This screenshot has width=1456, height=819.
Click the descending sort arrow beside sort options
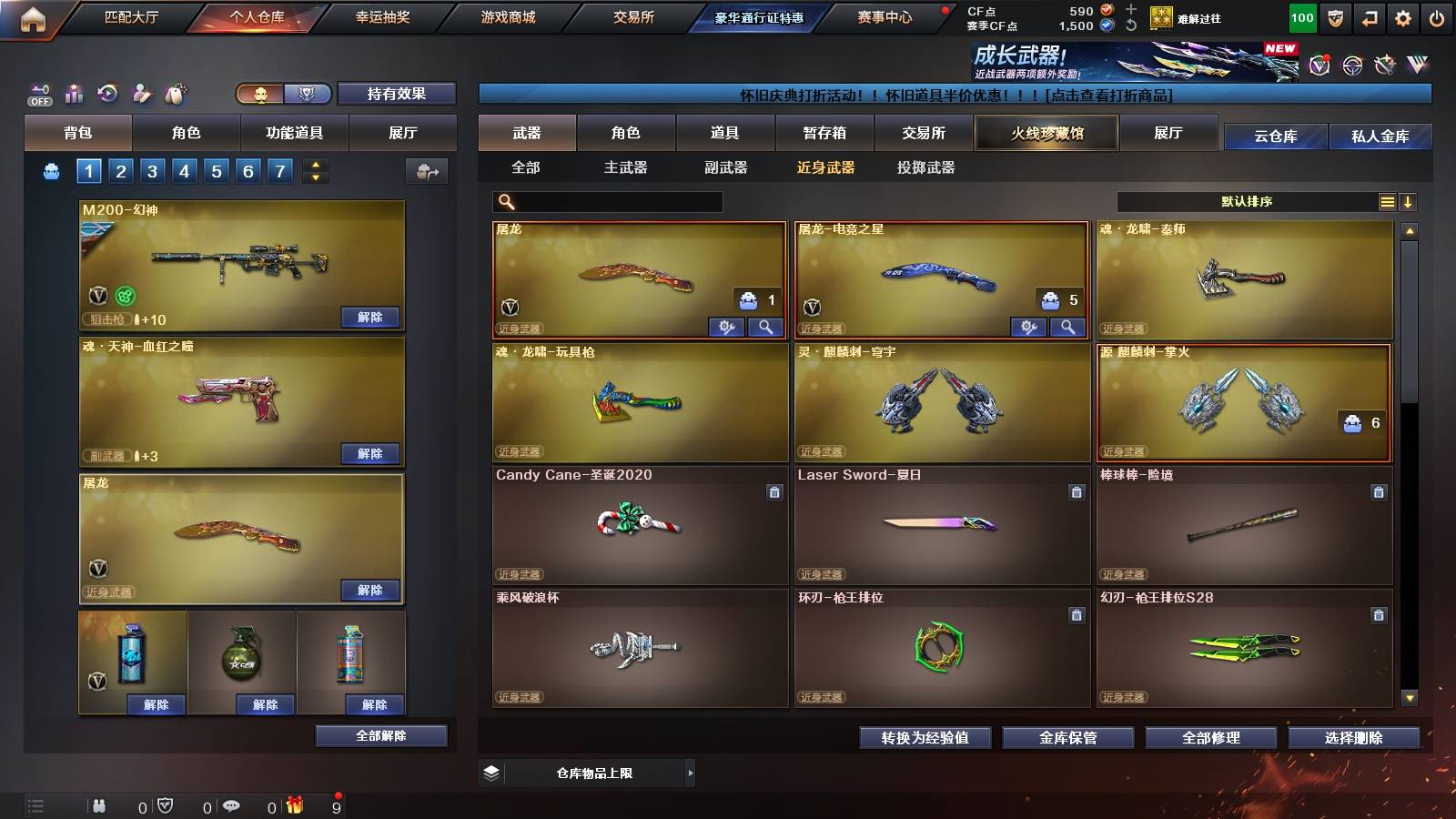click(1409, 202)
